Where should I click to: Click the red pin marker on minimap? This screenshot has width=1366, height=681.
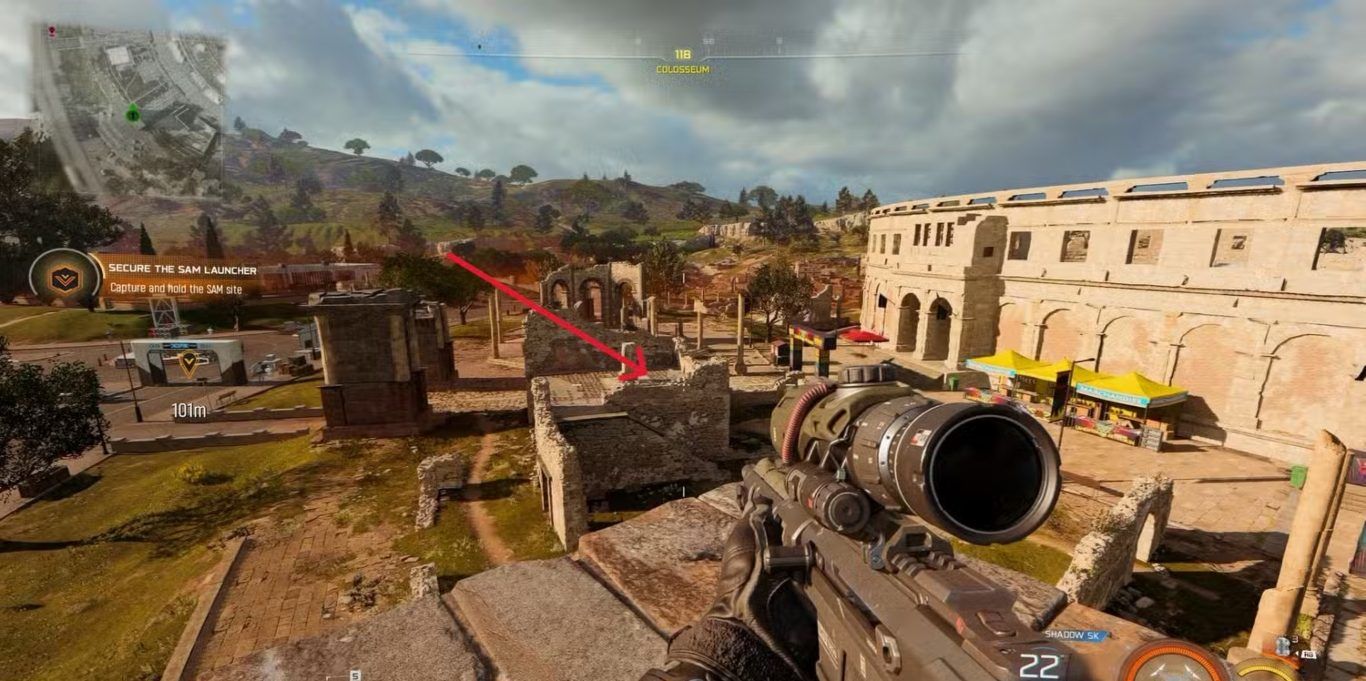(x=52, y=31)
